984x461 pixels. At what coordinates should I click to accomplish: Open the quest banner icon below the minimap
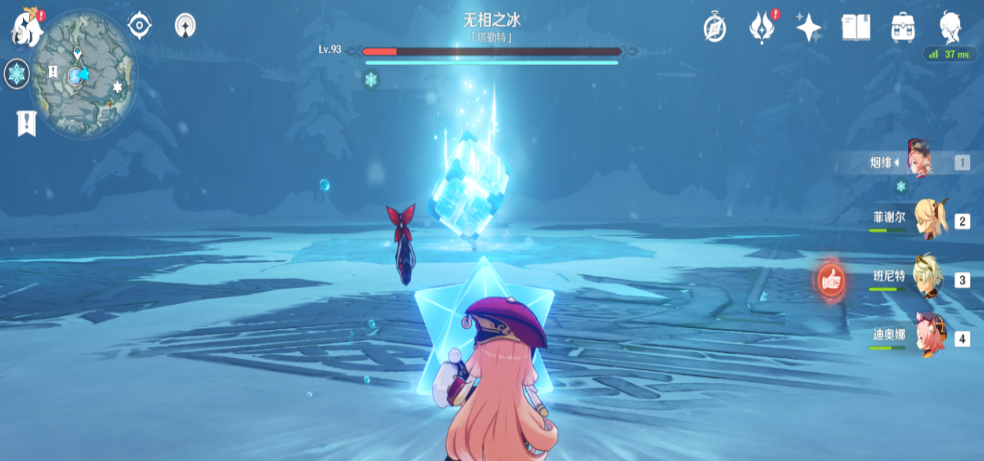click(x=26, y=123)
